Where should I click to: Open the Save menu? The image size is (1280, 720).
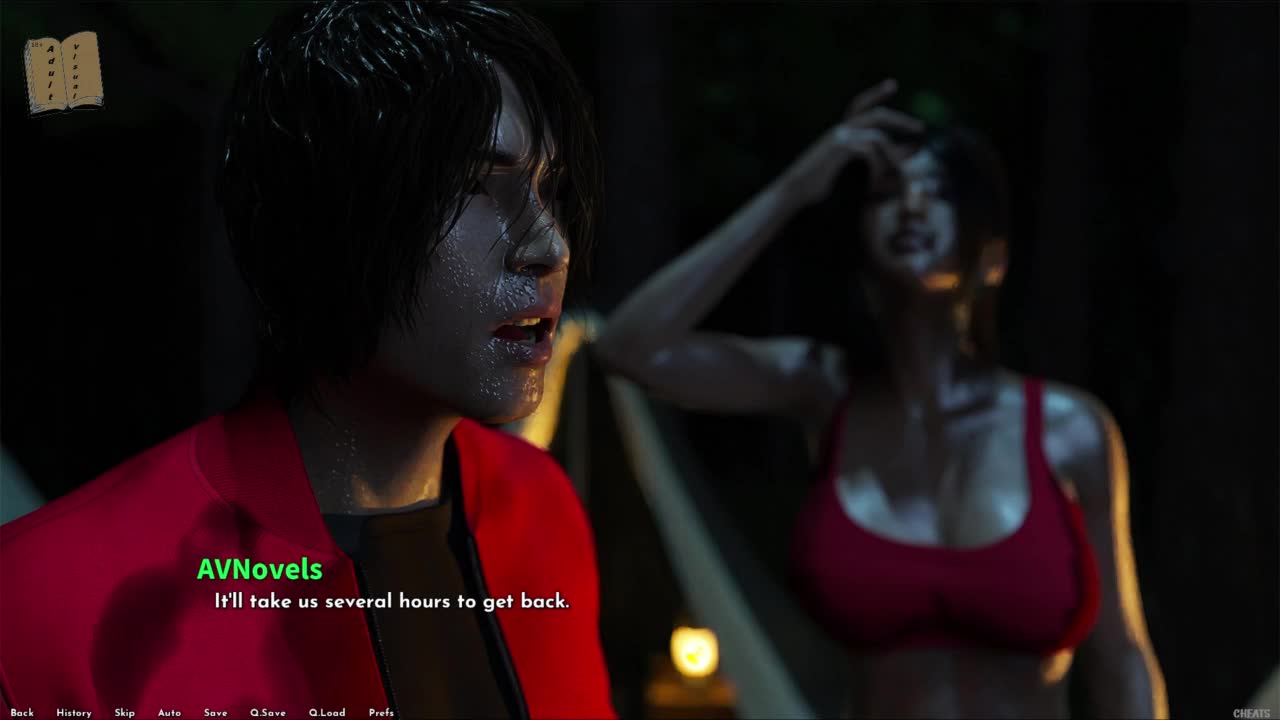[x=215, y=713]
